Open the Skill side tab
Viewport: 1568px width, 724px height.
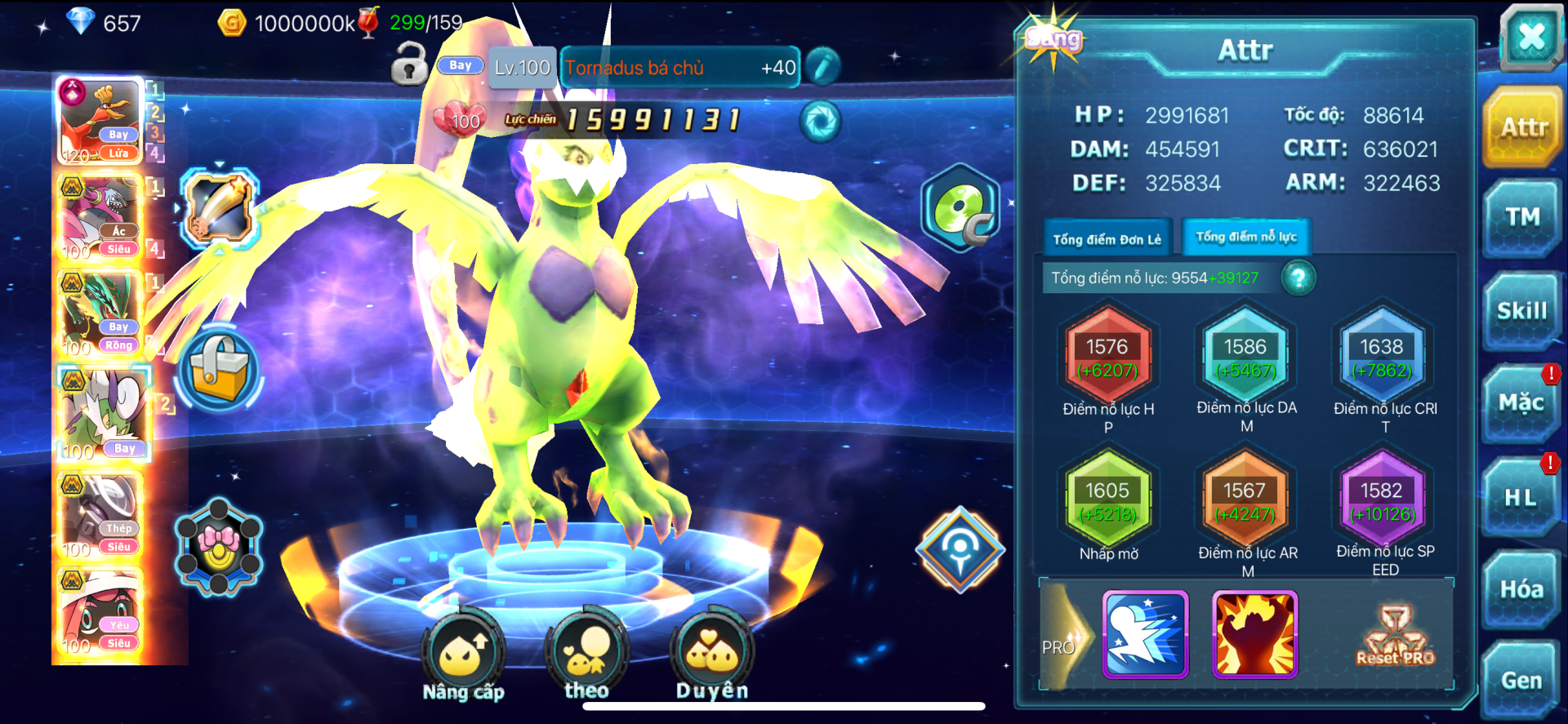tap(1522, 311)
